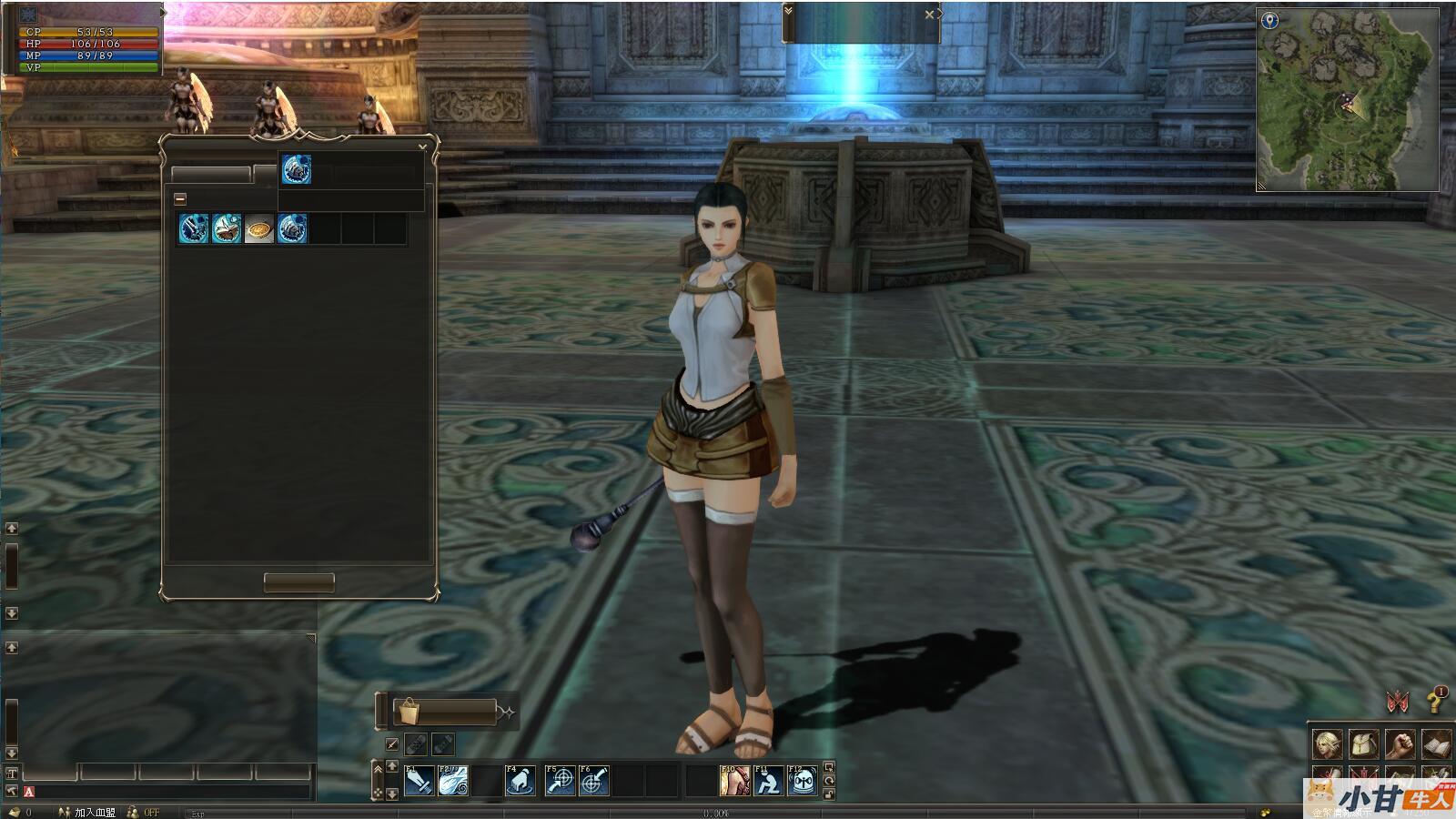The width and height of the screenshot is (1456, 819).
Task: Close the target window at top
Action: click(x=929, y=15)
